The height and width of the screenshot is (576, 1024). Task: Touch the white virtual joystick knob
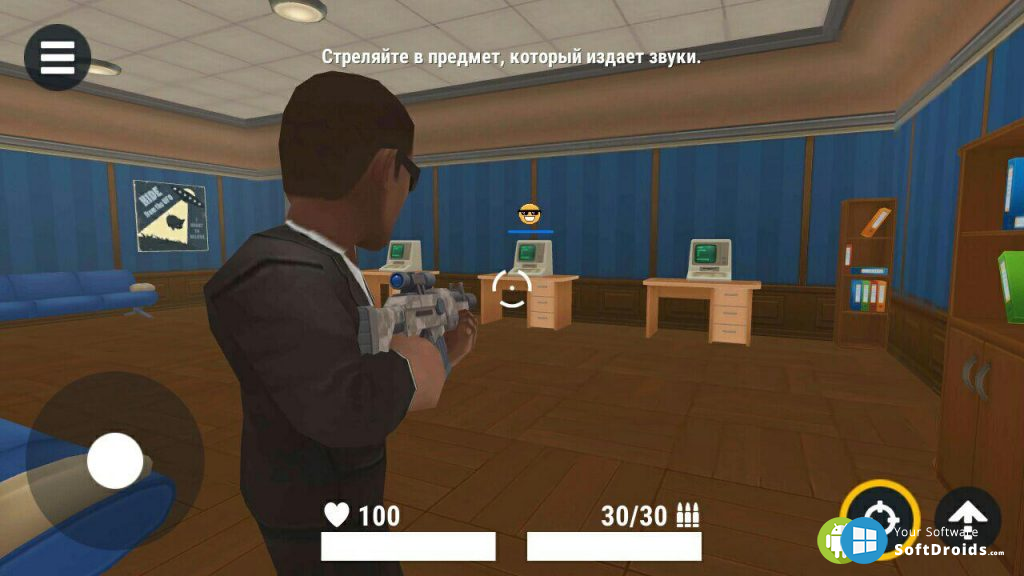[115, 461]
